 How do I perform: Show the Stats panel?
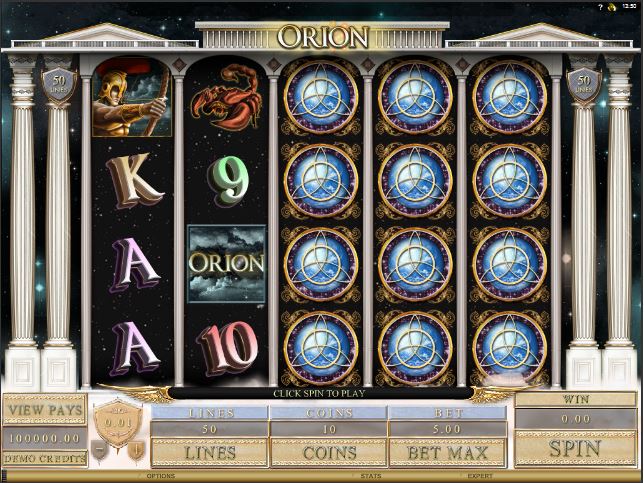[x=371, y=476]
